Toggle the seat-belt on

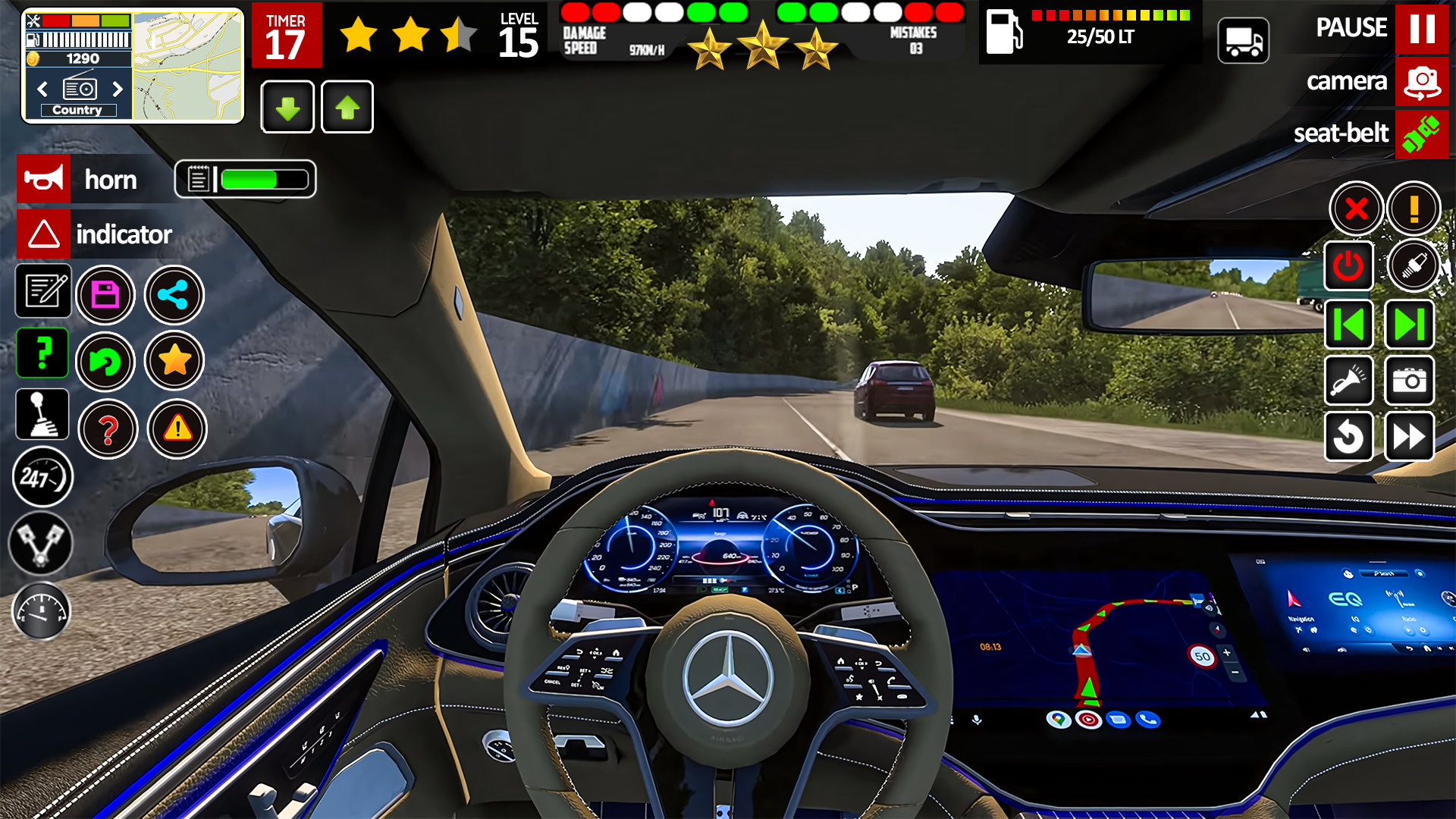point(1423,133)
